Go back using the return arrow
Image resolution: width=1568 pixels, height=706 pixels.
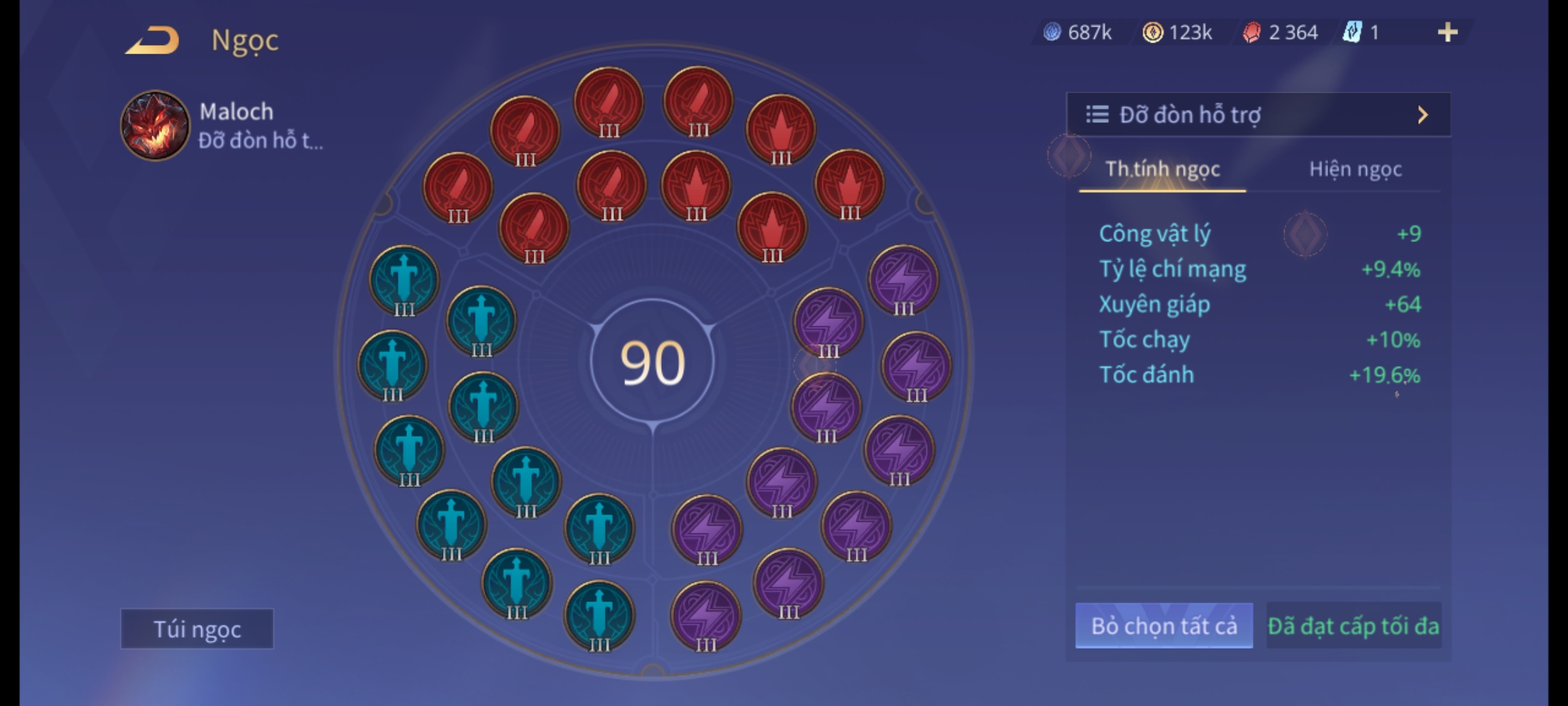(153, 40)
